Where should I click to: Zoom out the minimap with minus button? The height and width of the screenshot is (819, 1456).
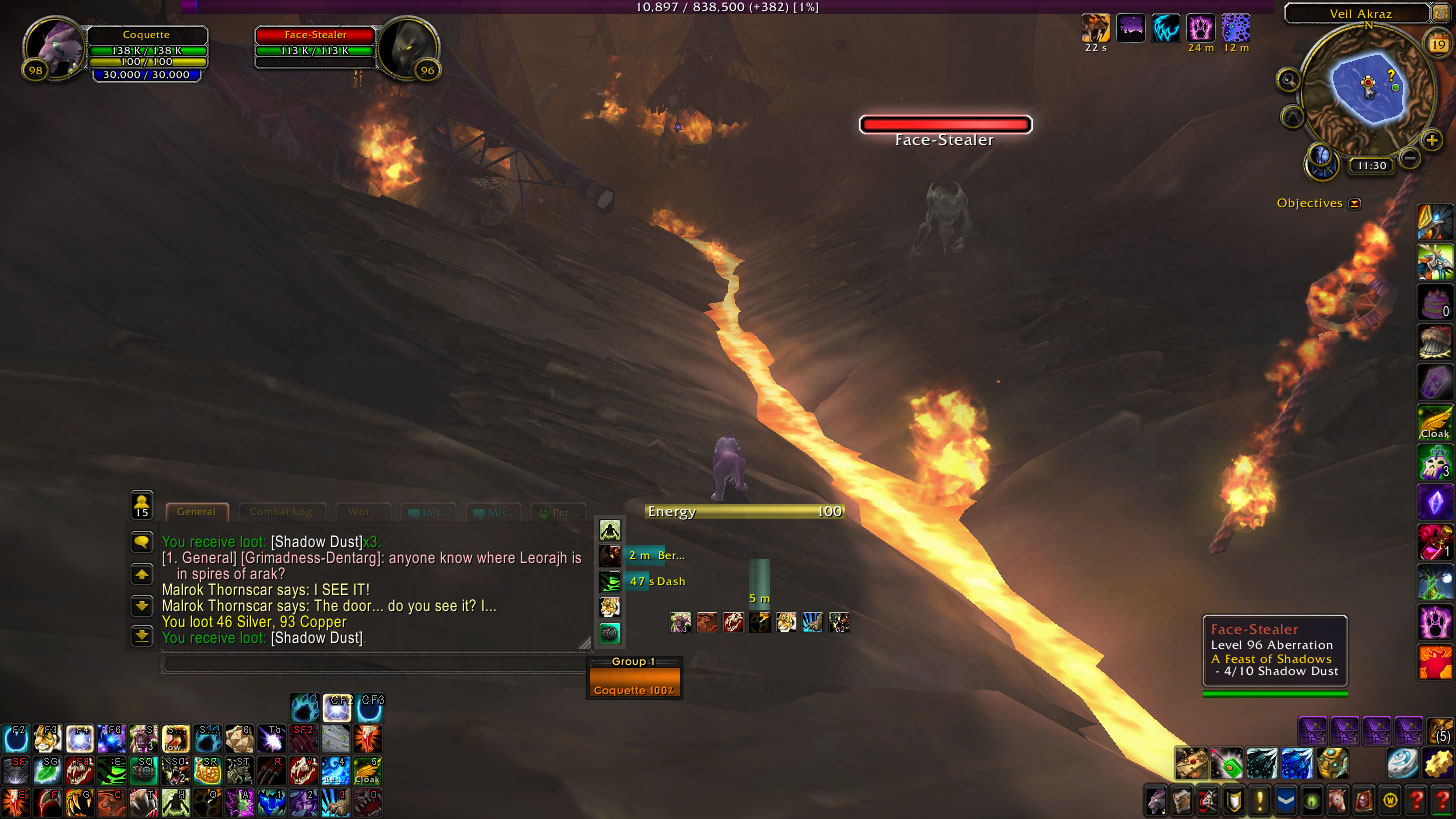click(x=1410, y=157)
